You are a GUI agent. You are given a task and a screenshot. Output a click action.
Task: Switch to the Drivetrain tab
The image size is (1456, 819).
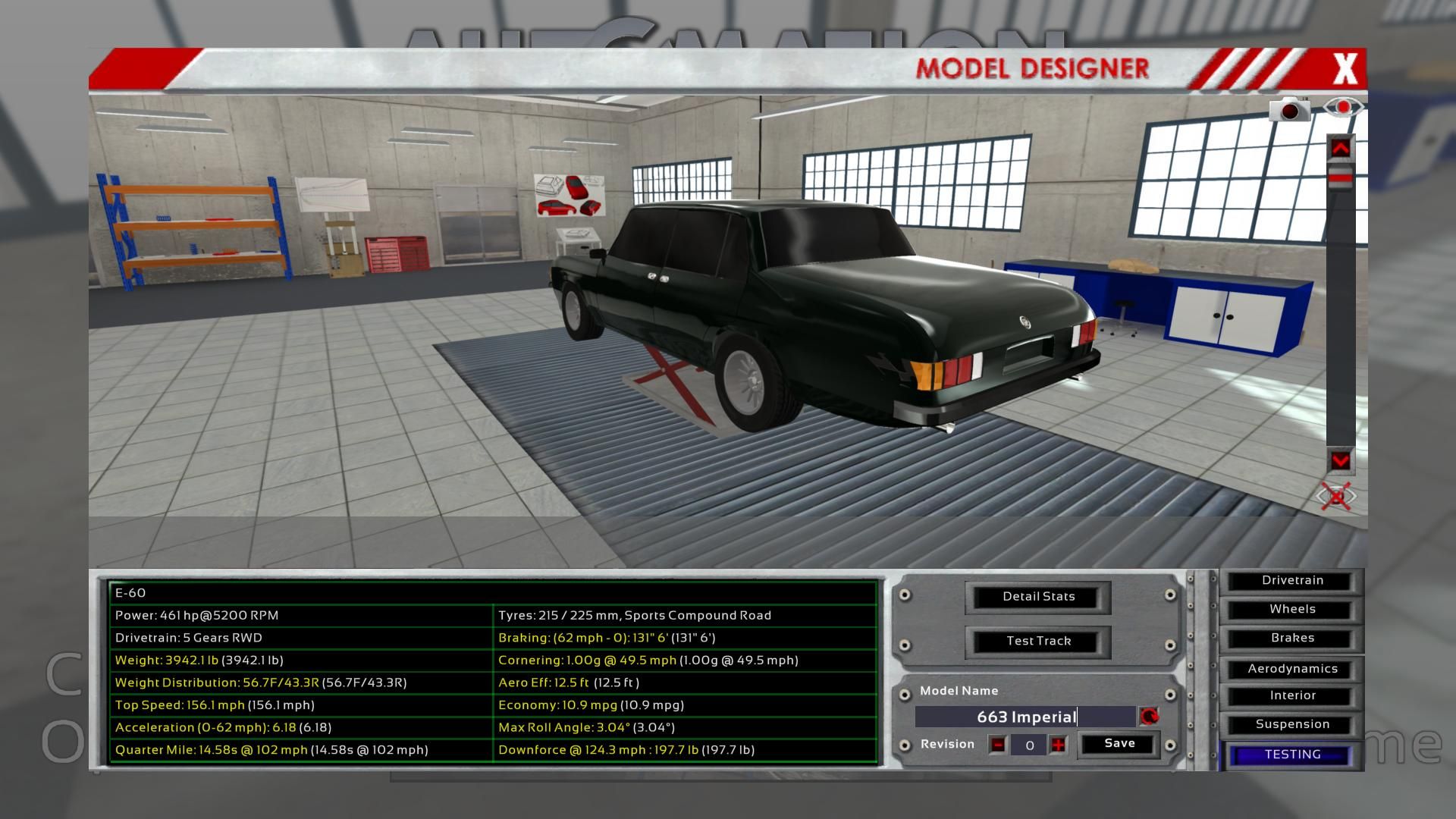[x=1292, y=581]
